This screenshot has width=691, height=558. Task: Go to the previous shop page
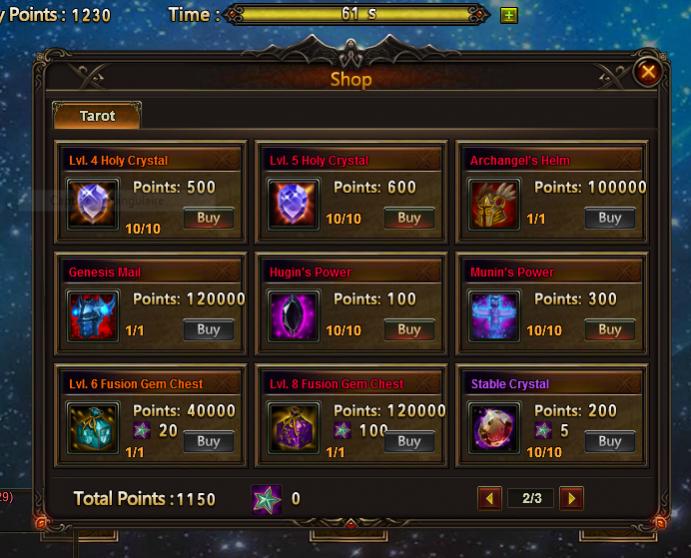coord(489,498)
